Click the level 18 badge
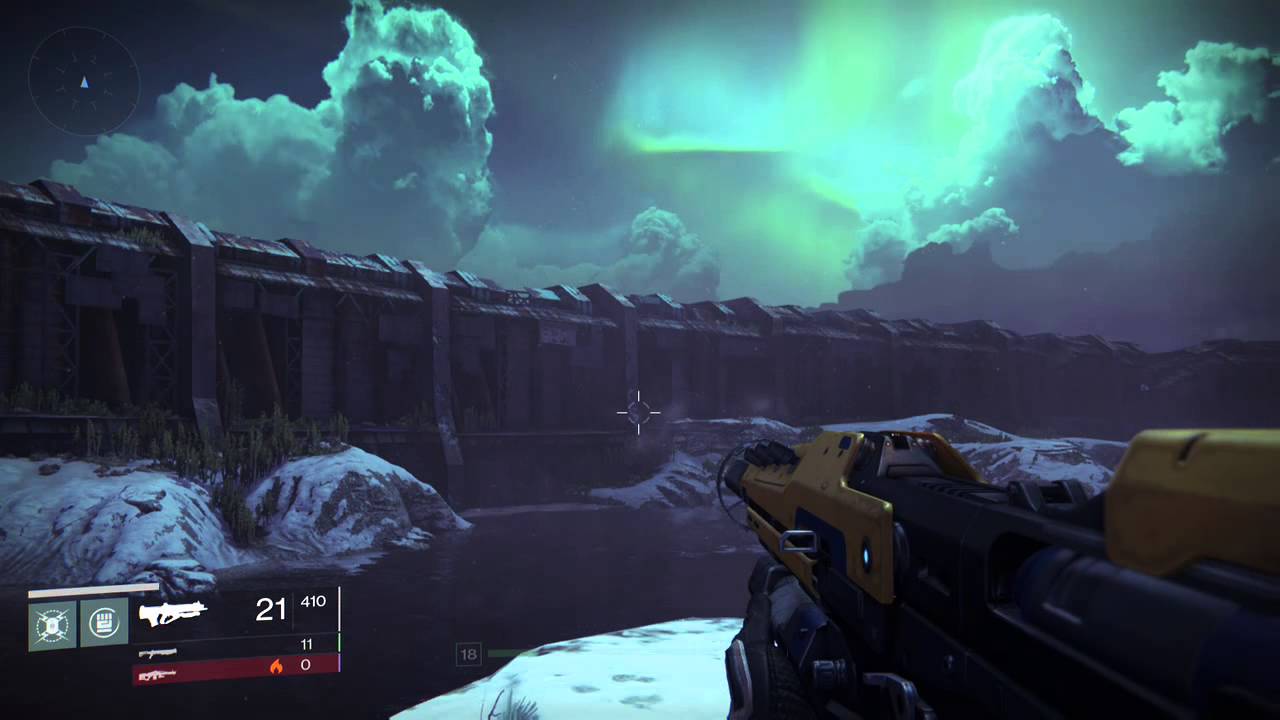1280x720 pixels. pyautogui.click(x=468, y=655)
